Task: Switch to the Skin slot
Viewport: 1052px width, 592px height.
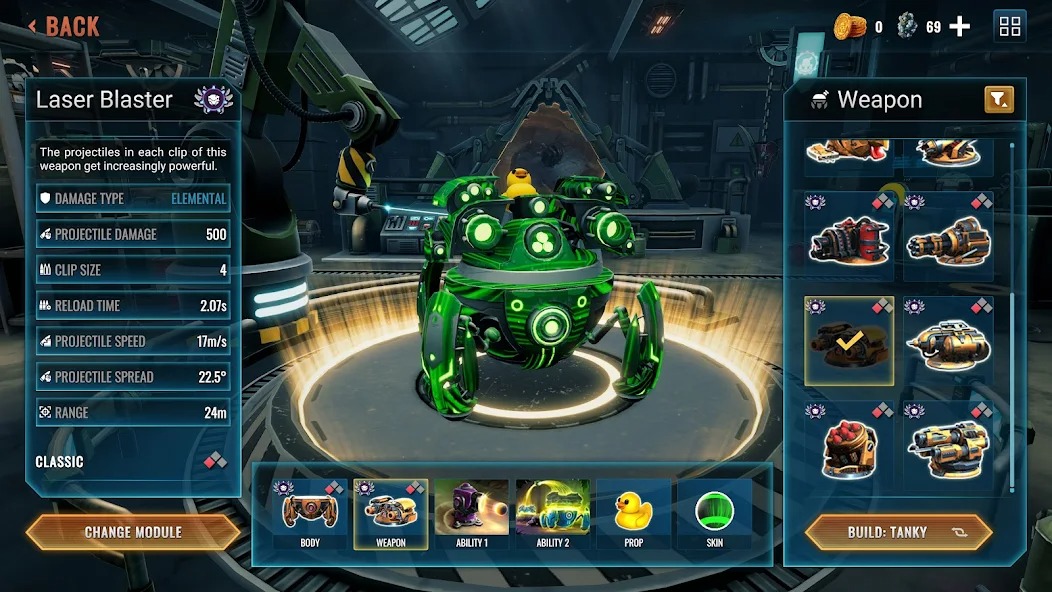Action: tap(714, 514)
